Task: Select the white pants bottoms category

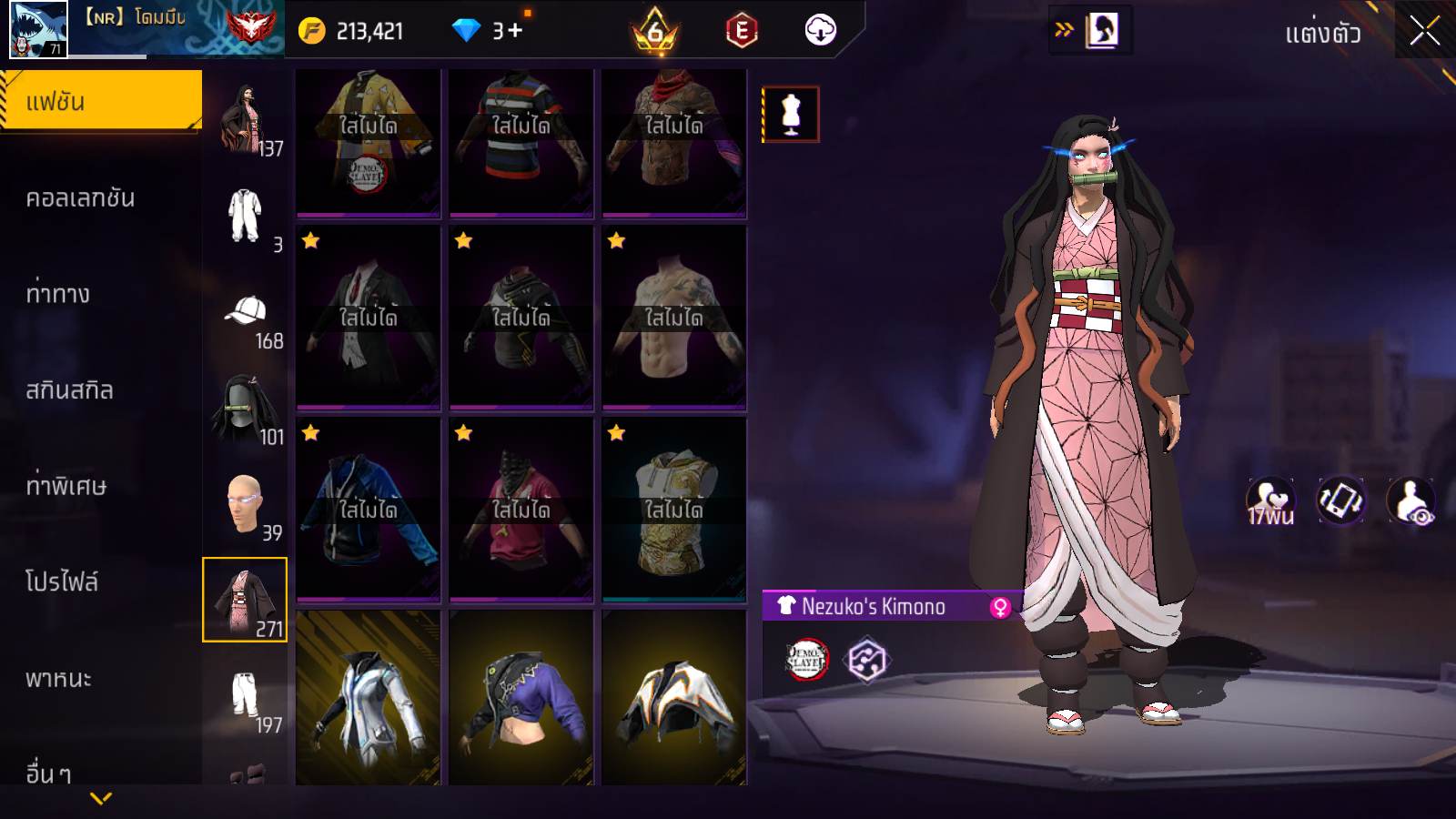Action: click(245, 697)
